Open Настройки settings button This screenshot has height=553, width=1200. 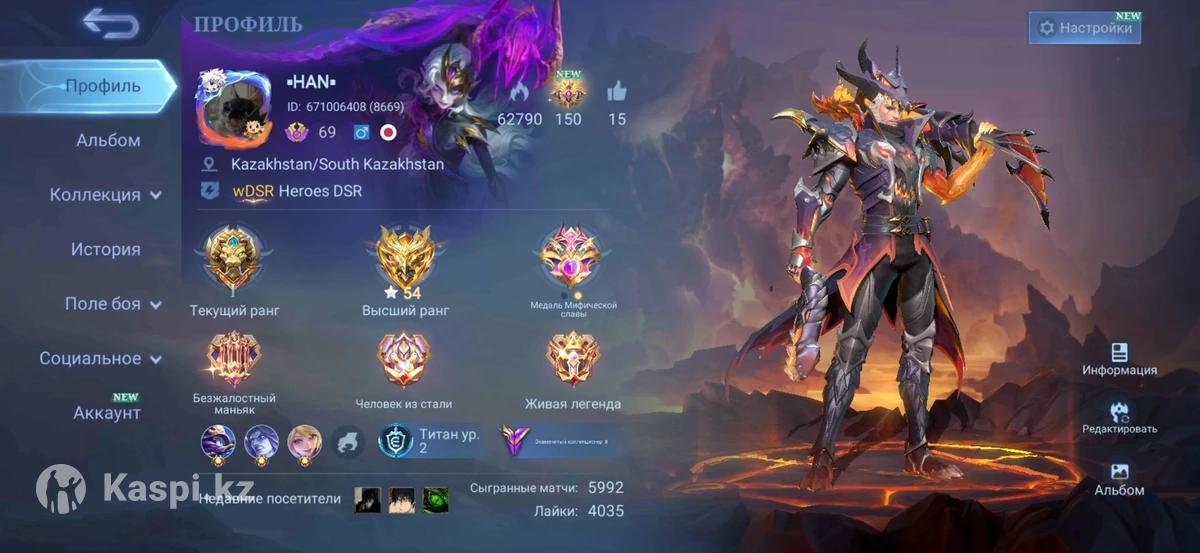pos(1085,28)
